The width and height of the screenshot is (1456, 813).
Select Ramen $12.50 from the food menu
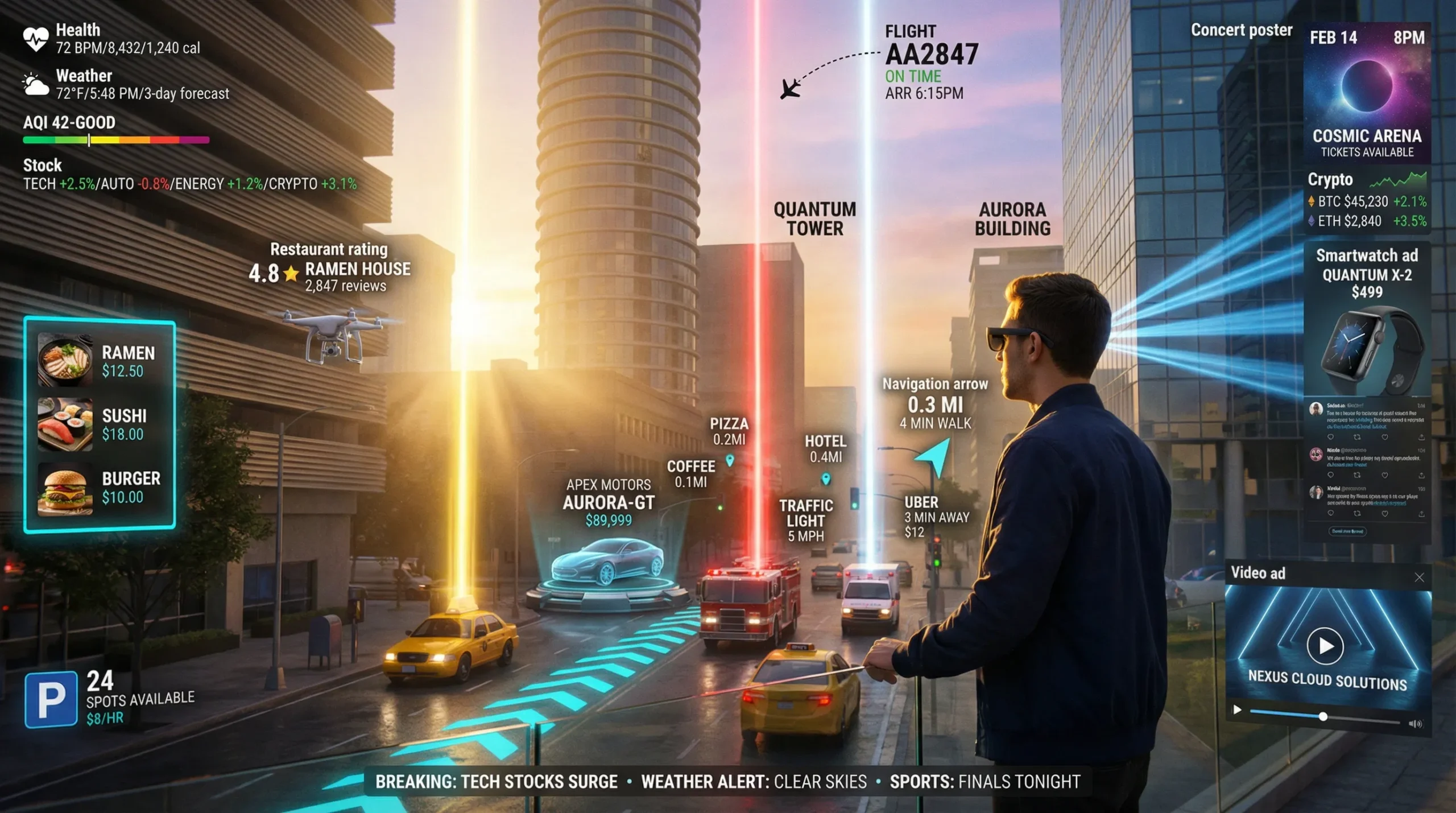[100, 361]
